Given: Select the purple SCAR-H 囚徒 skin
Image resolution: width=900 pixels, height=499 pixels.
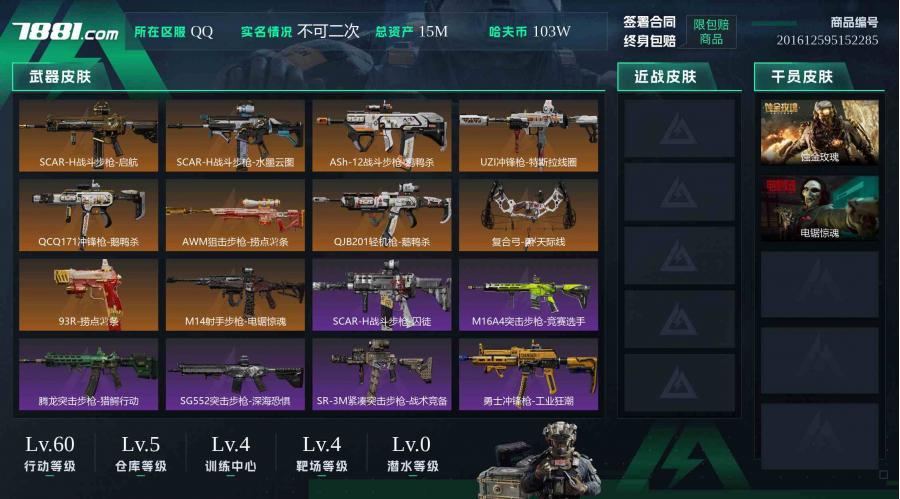Looking at the screenshot, I should coord(382,294).
